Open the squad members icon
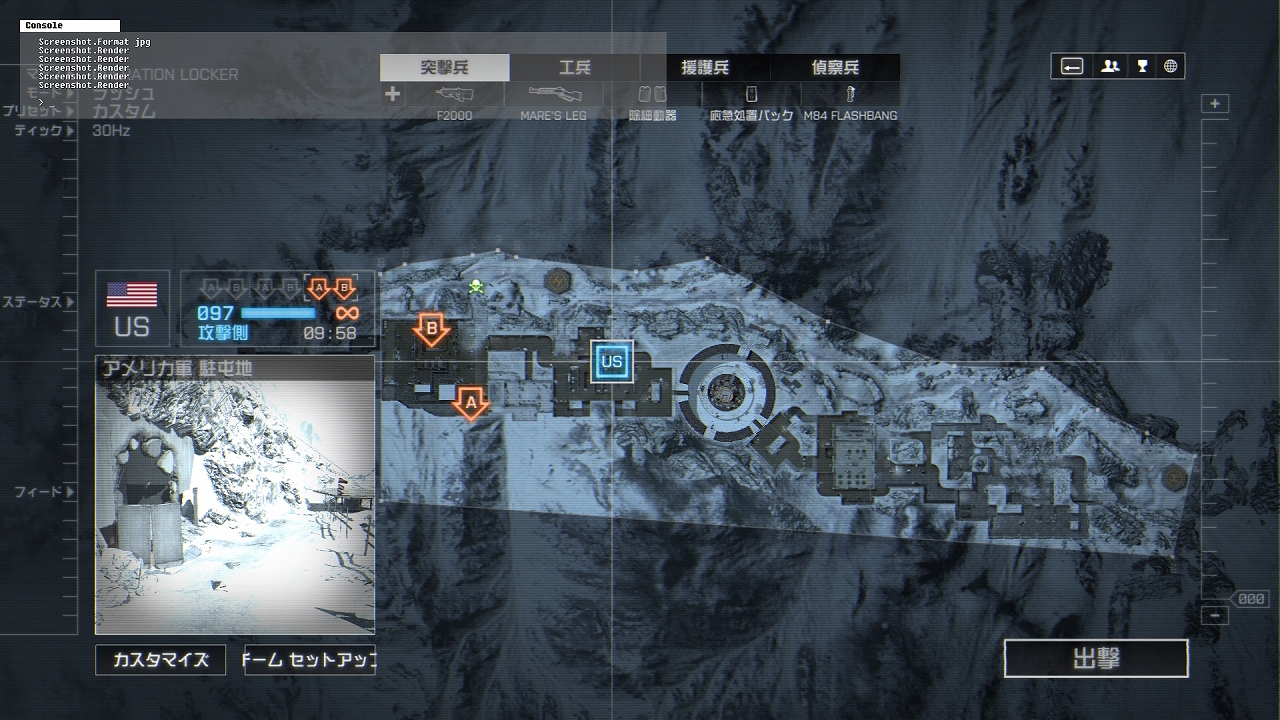 1110,67
